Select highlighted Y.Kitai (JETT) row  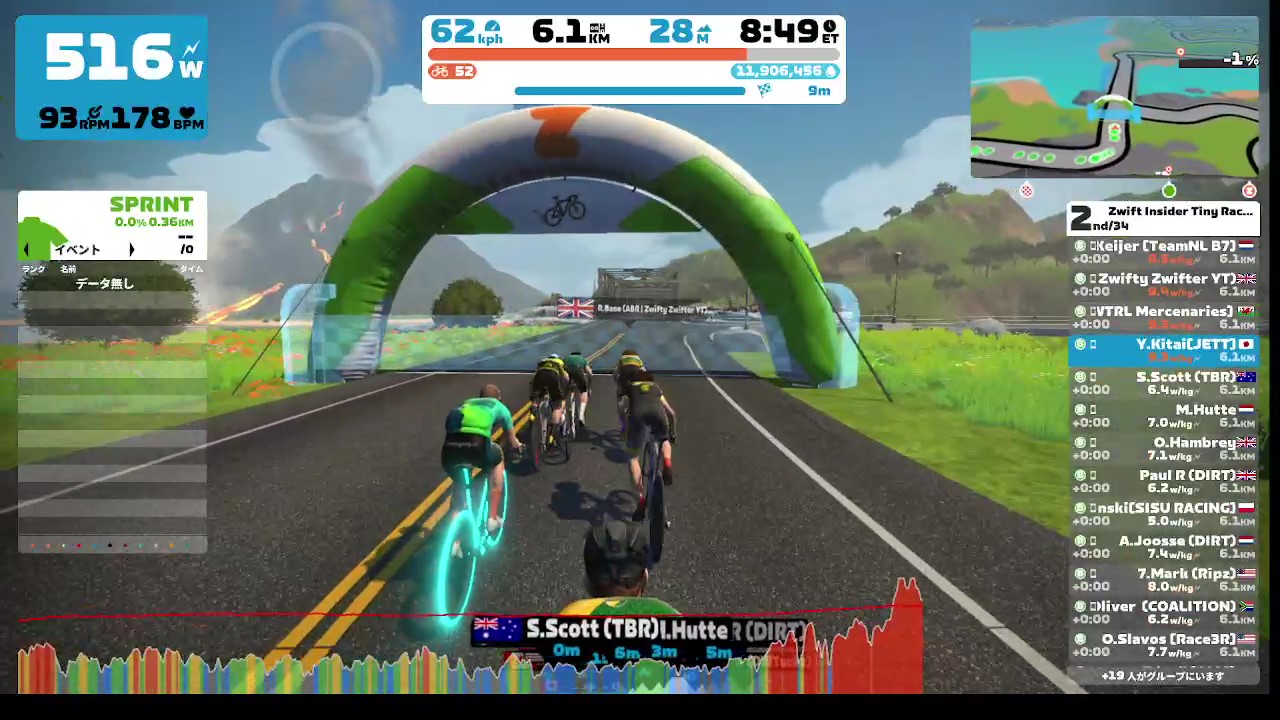click(x=1163, y=350)
